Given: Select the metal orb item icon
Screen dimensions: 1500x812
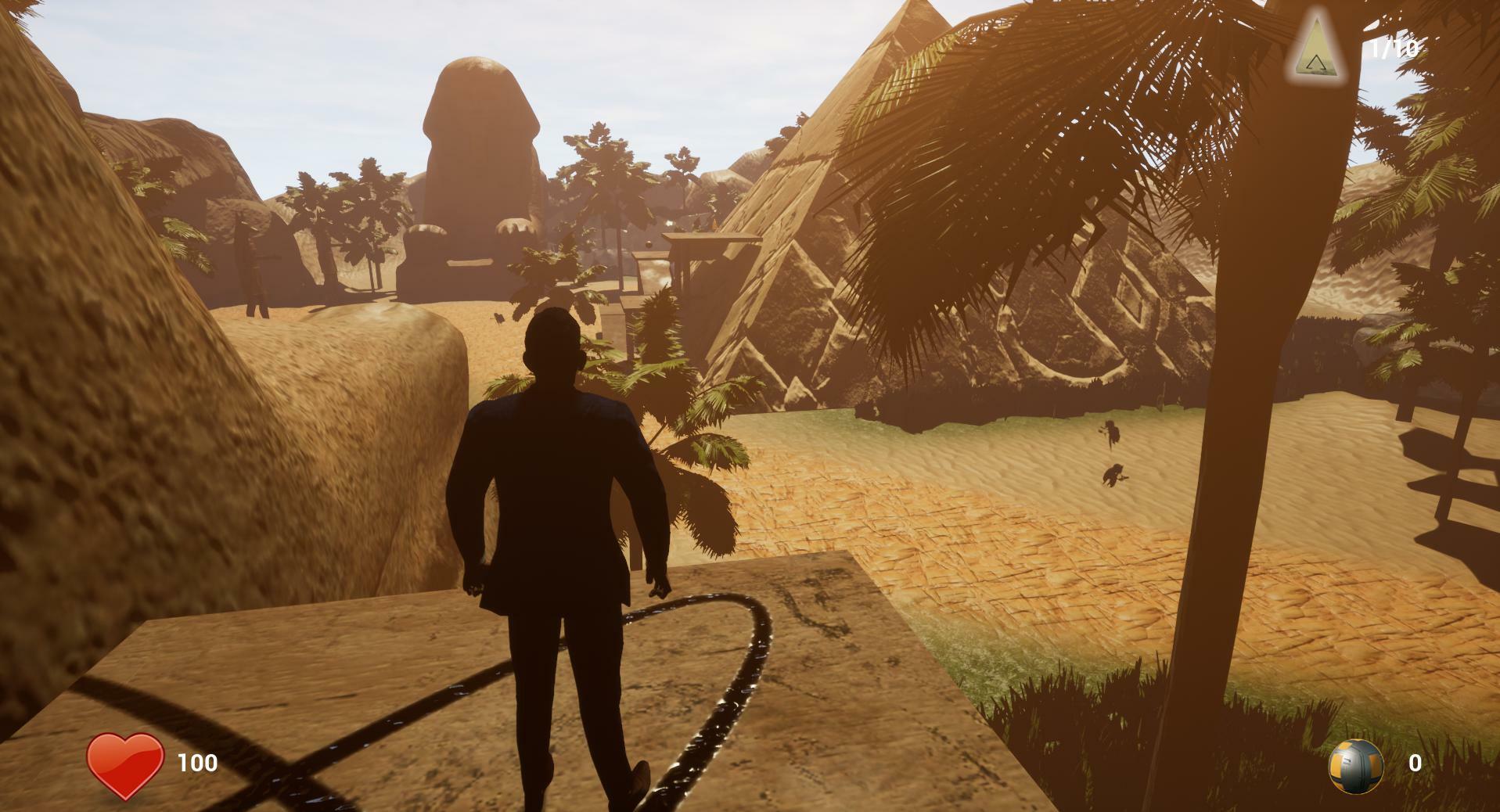Looking at the screenshot, I should click(1355, 766).
